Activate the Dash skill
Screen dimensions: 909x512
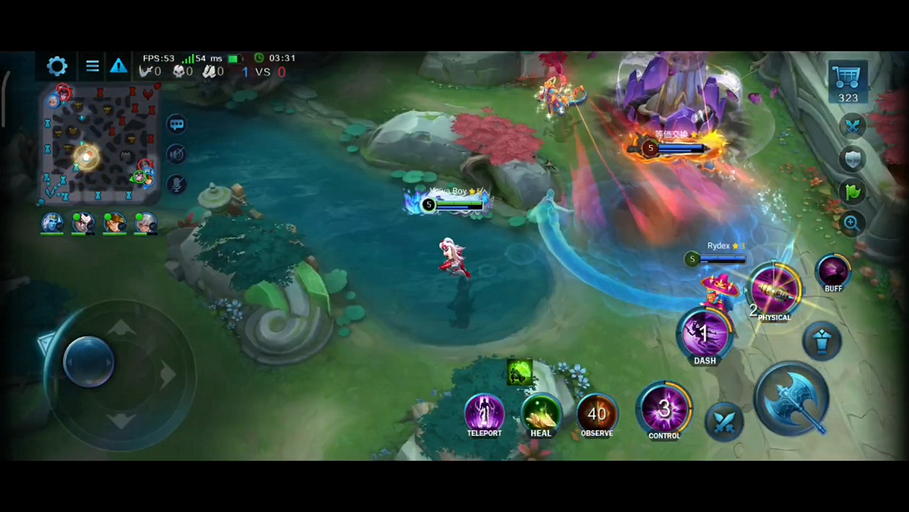(x=704, y=334)
